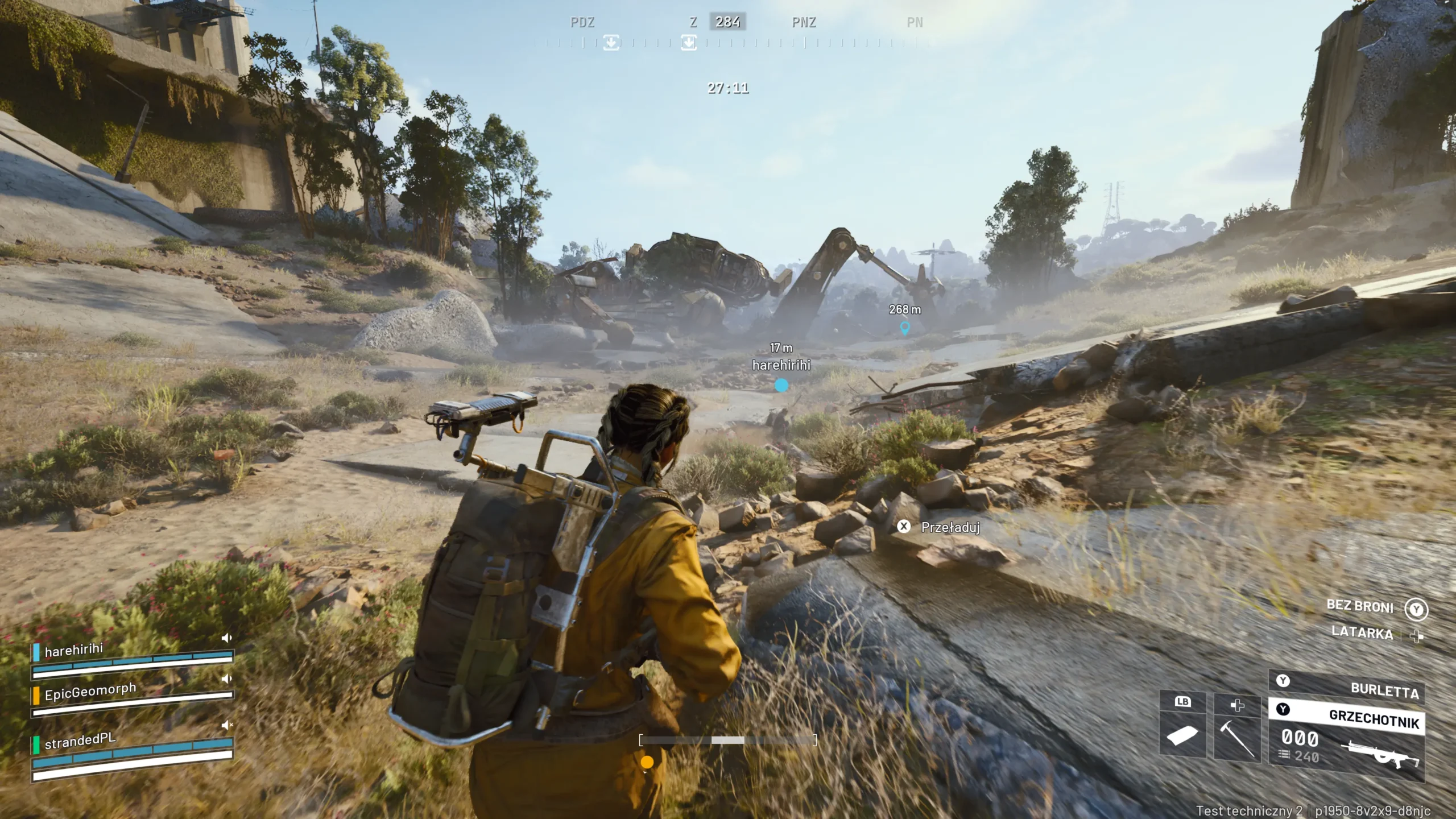Click the compass heading 284 indicator

tap(727, 22)
